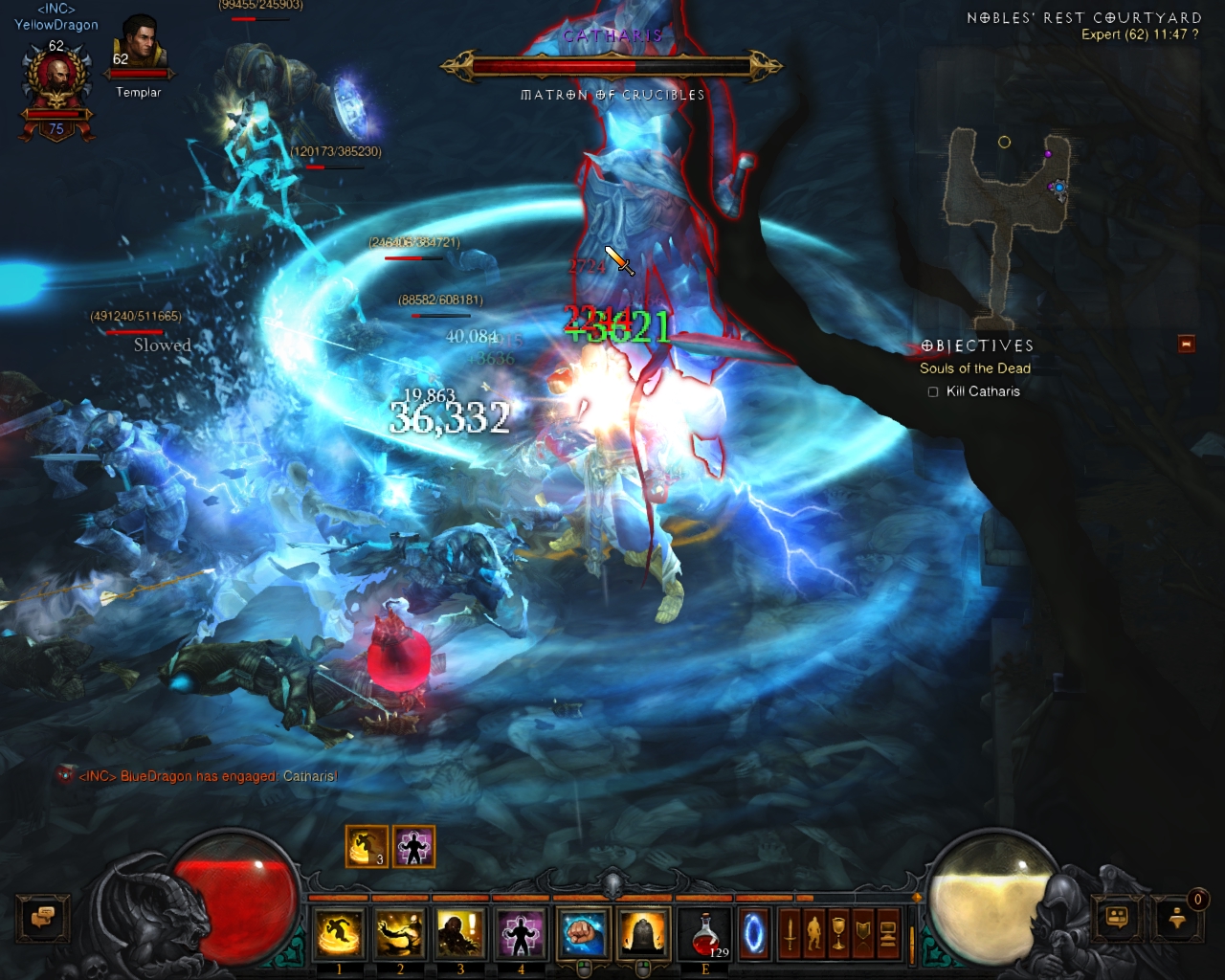
Task: Use the golden bell secondary skill
Action: 644,932
